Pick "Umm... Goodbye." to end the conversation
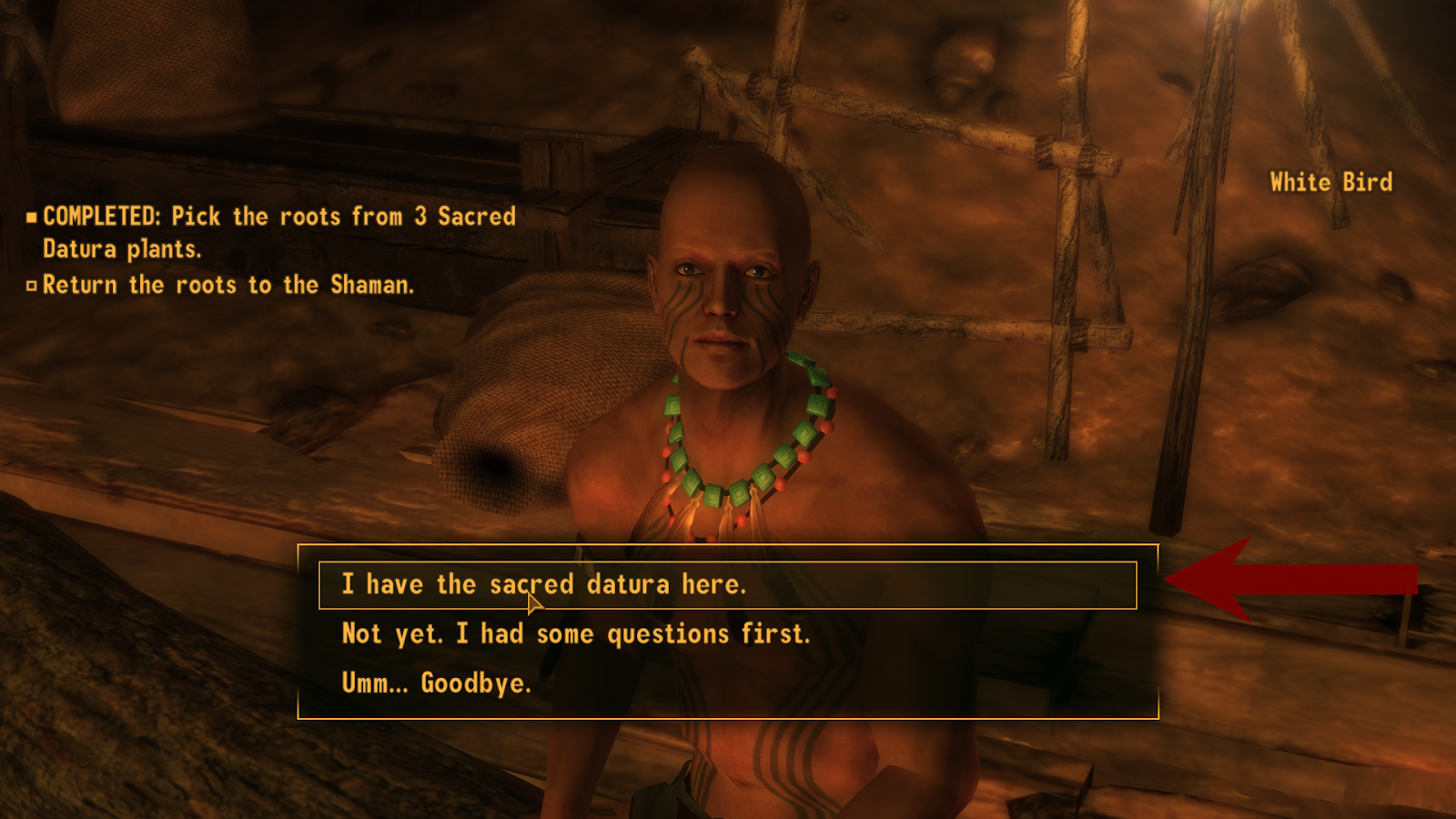This screenshot has width=1456, height=819. (x=436, y=680)
